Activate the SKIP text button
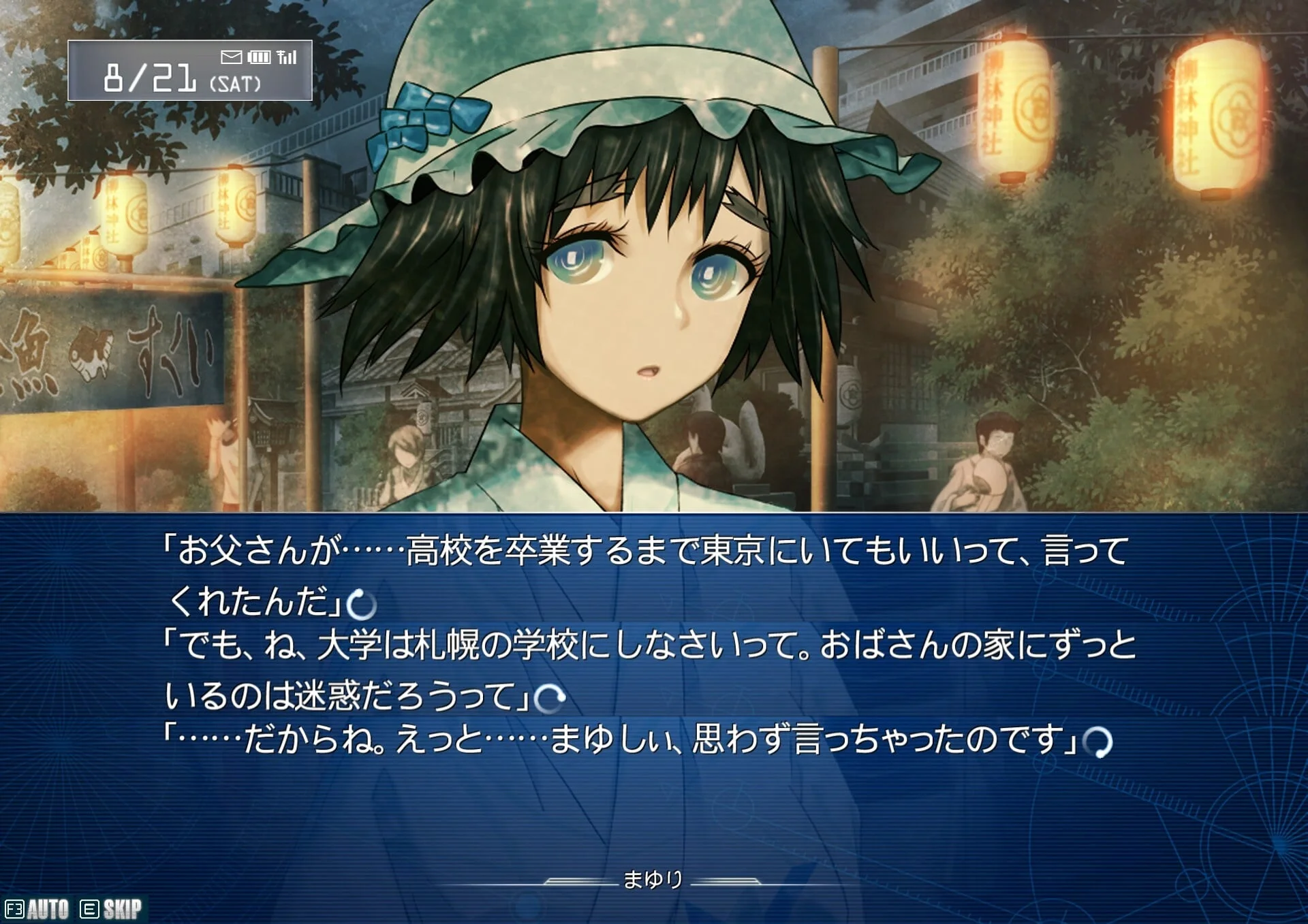Screen dimensions: 1308x924 (112, 909)
